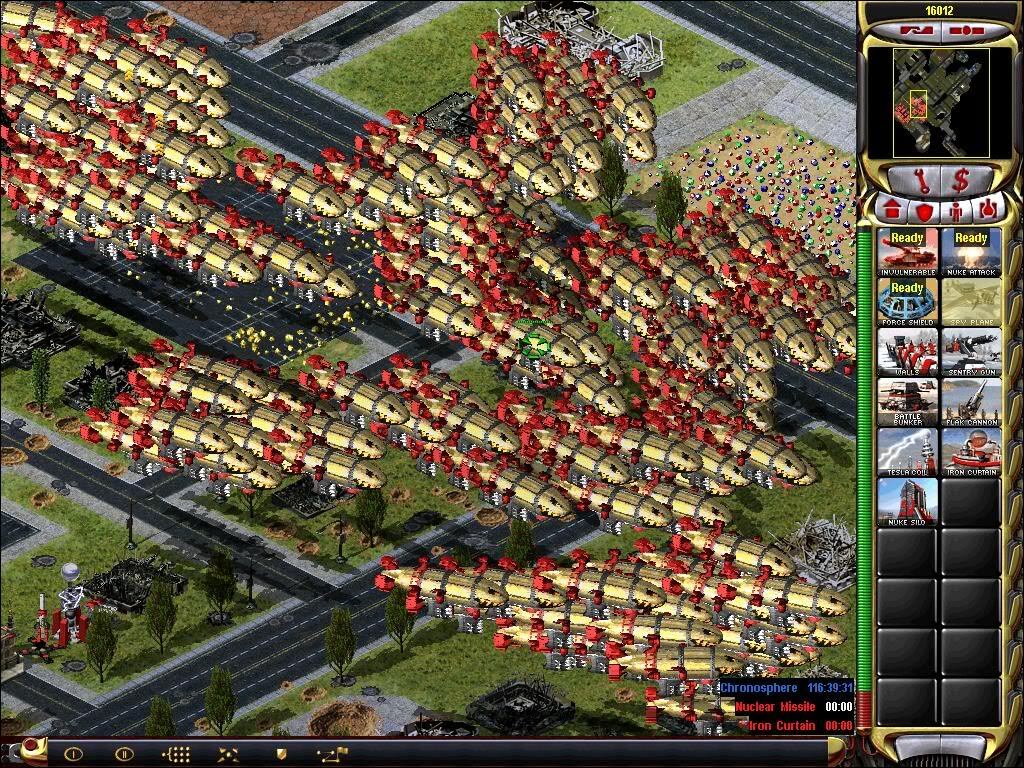The image size is (1024, 768).
Task: Build Walls from the sidebar
Action: tap(907, 352)
